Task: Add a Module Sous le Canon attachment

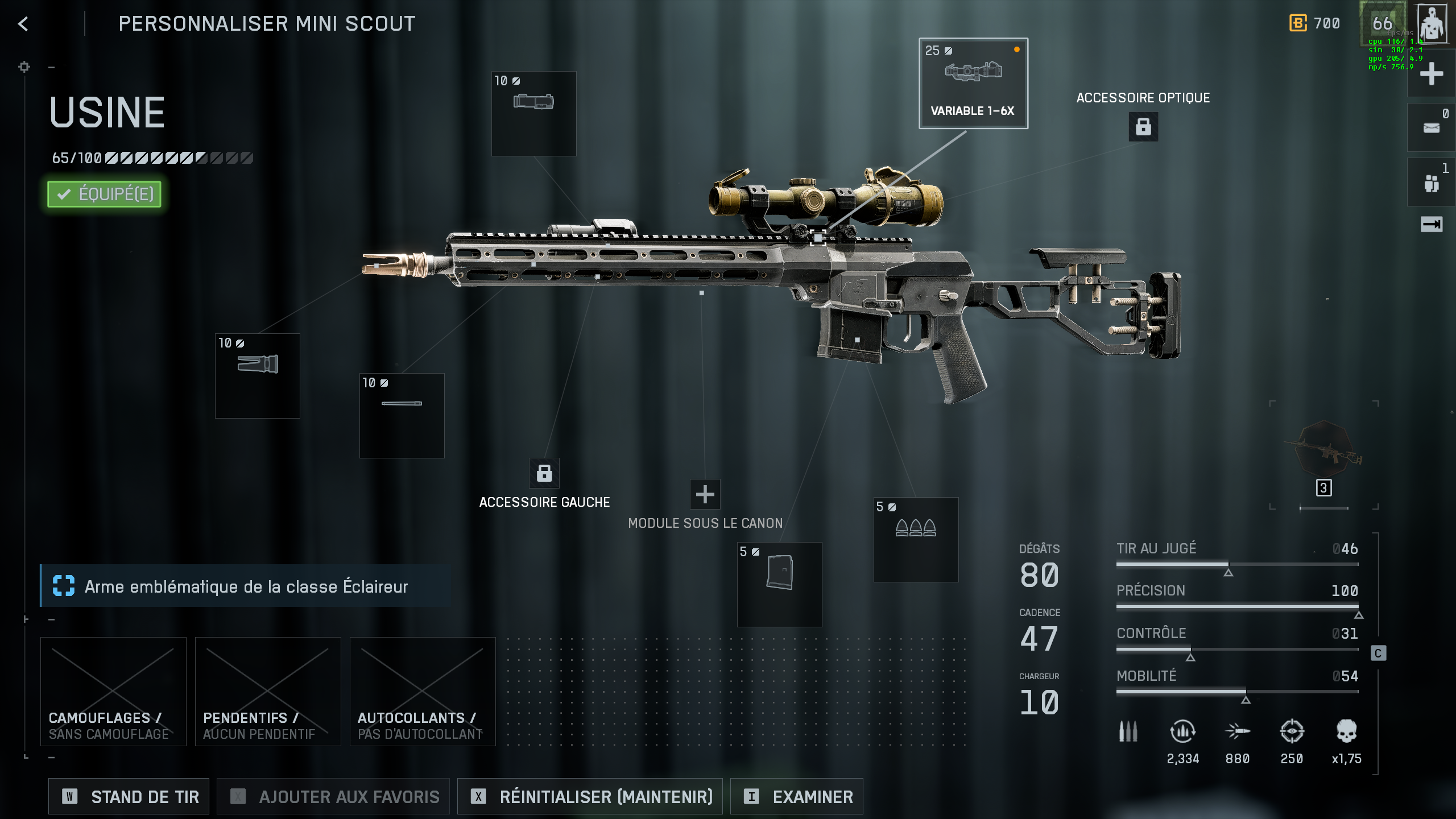Action: point(705,494)
